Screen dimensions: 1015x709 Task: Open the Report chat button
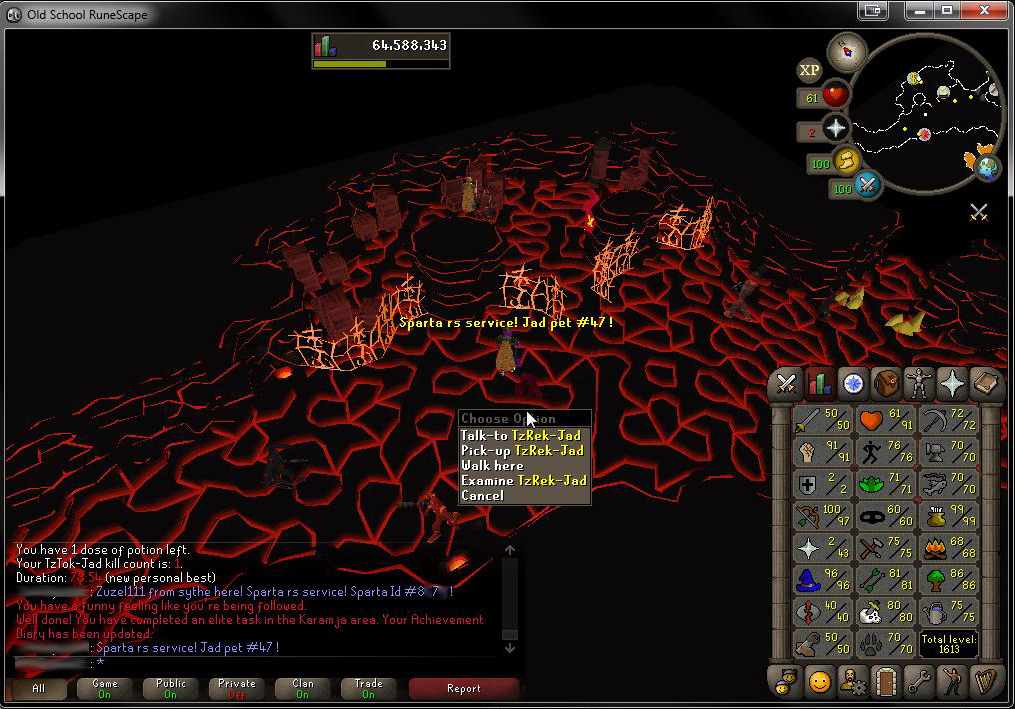pyautogui.click(x=464, y=688)
